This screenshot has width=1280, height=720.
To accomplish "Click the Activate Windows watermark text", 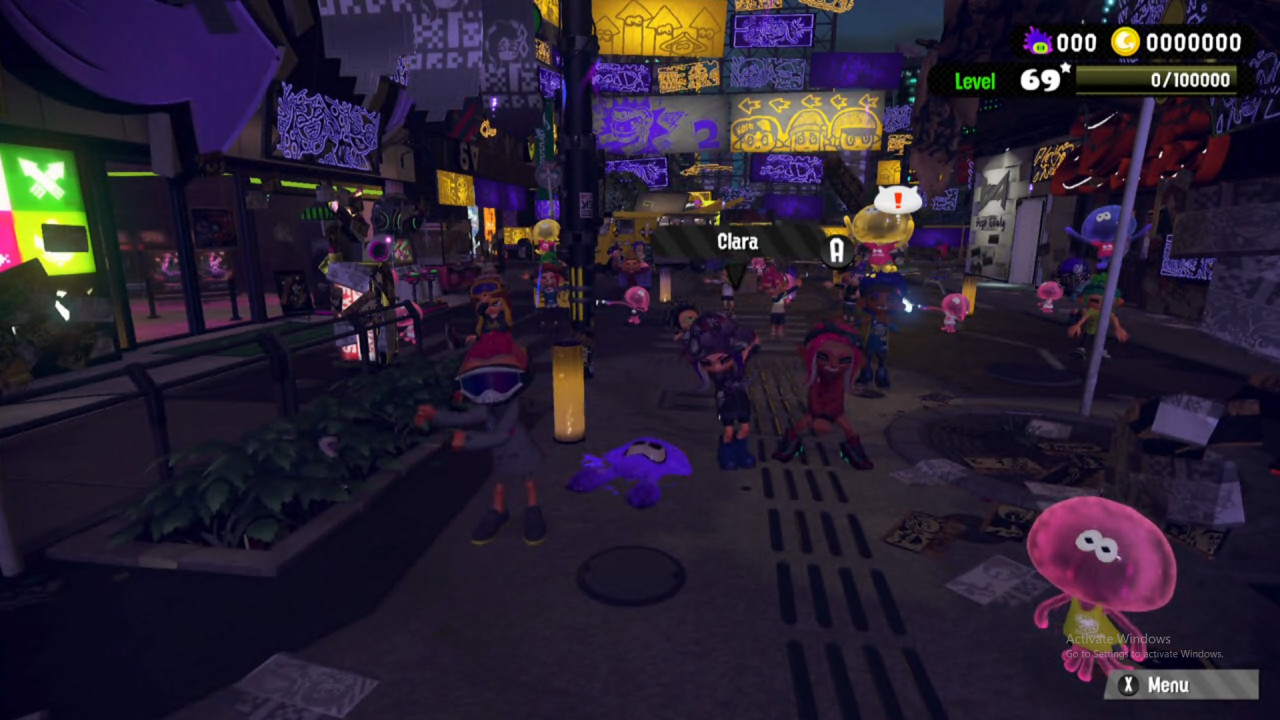I will [1117, 638].
